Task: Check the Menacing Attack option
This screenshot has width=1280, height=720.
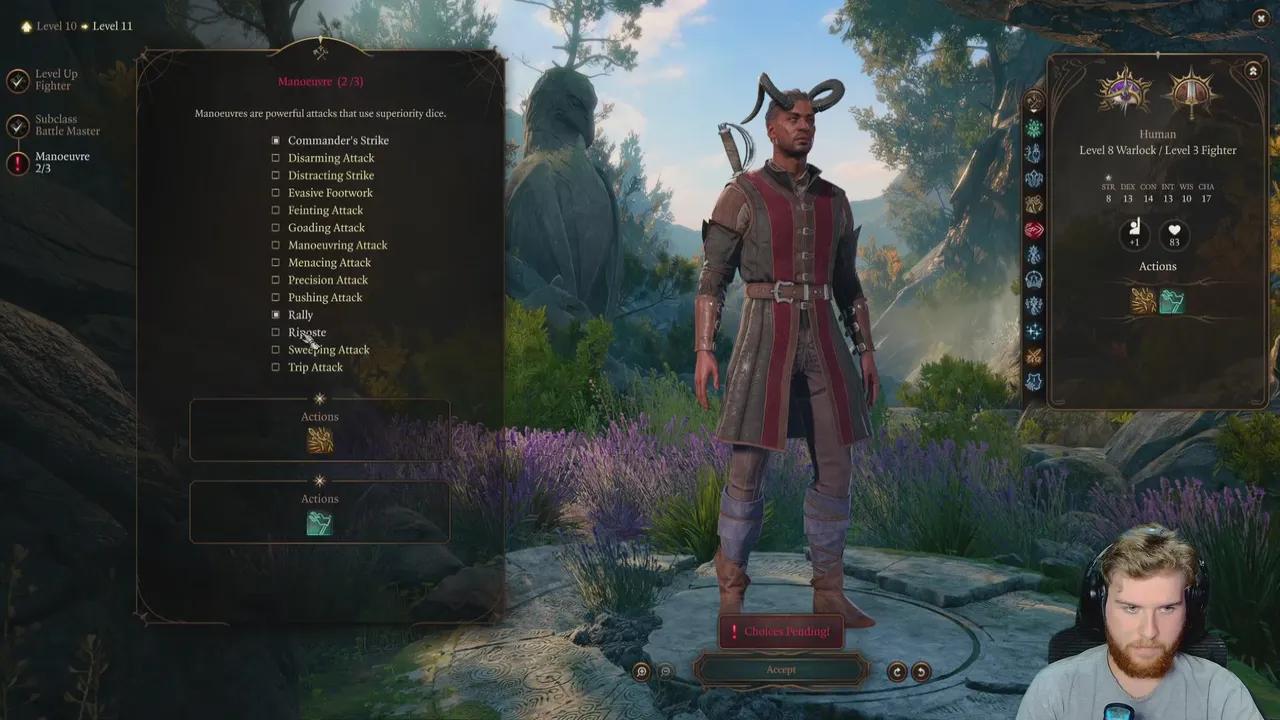Action: click(x=275, y=262)
